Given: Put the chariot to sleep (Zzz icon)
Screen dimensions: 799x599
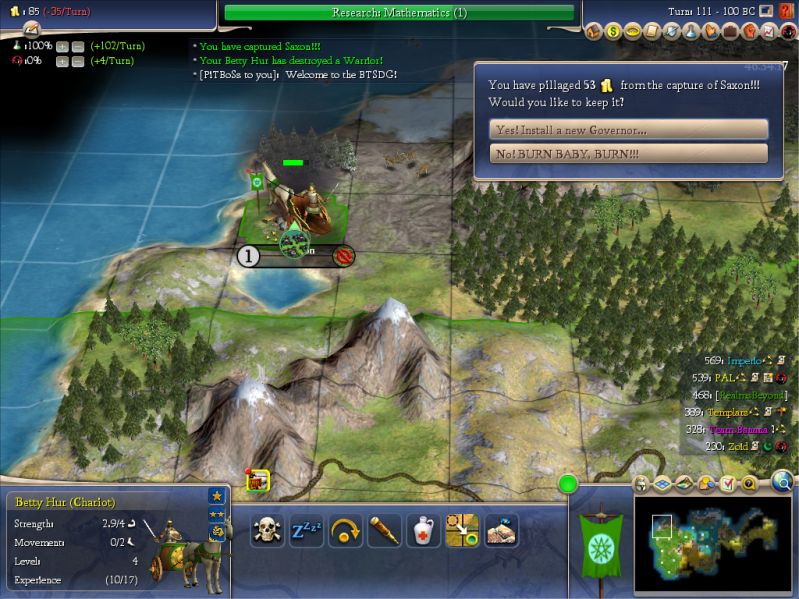Looking at the screenshot, I should [306, 530].
